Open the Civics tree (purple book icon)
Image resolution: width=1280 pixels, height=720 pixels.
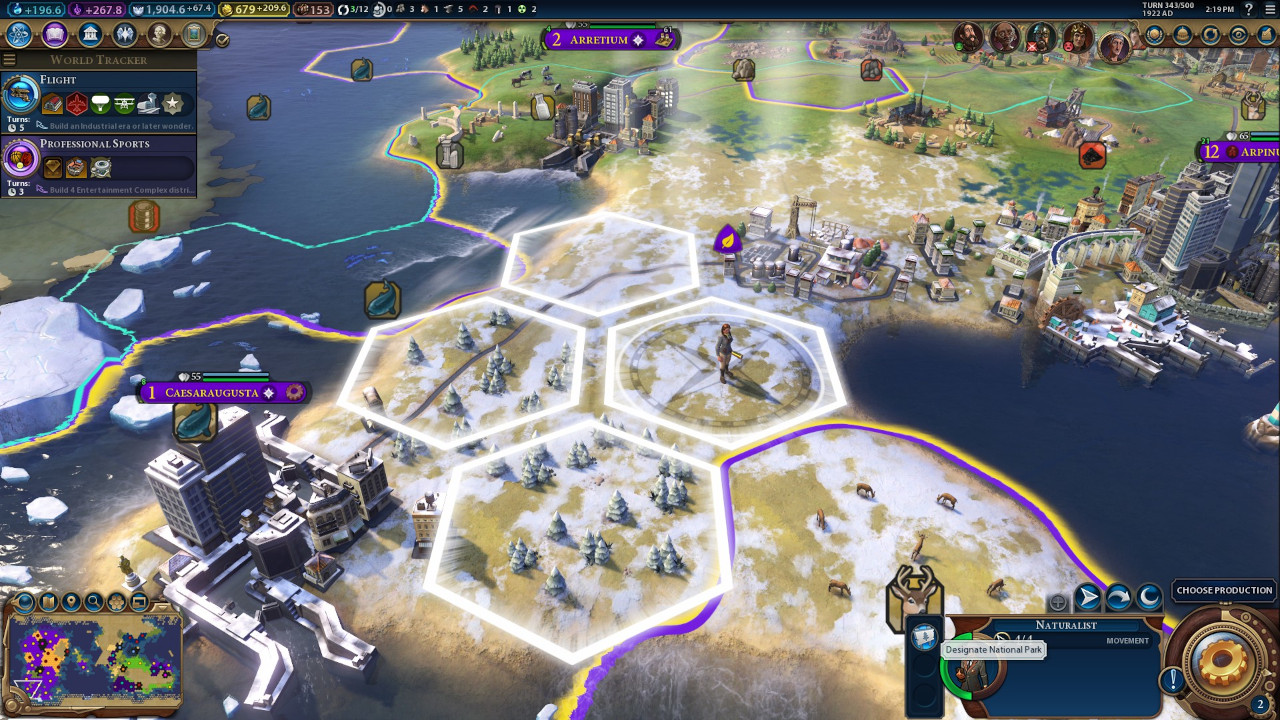(55, 34)
